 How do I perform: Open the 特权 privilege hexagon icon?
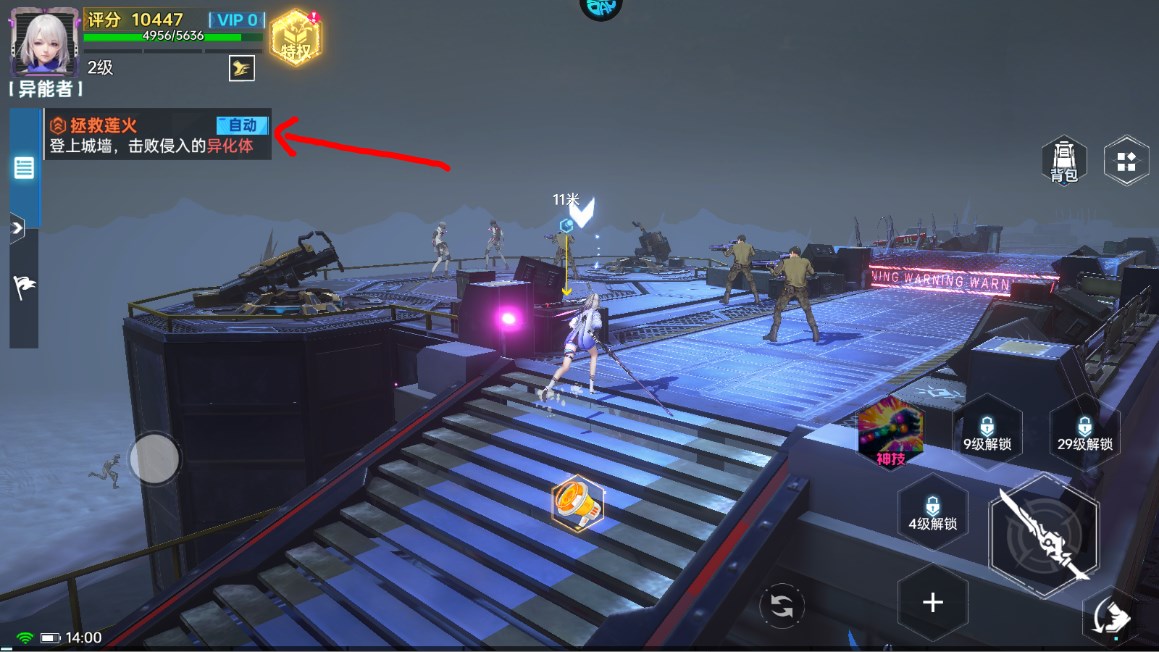[294, 39]
